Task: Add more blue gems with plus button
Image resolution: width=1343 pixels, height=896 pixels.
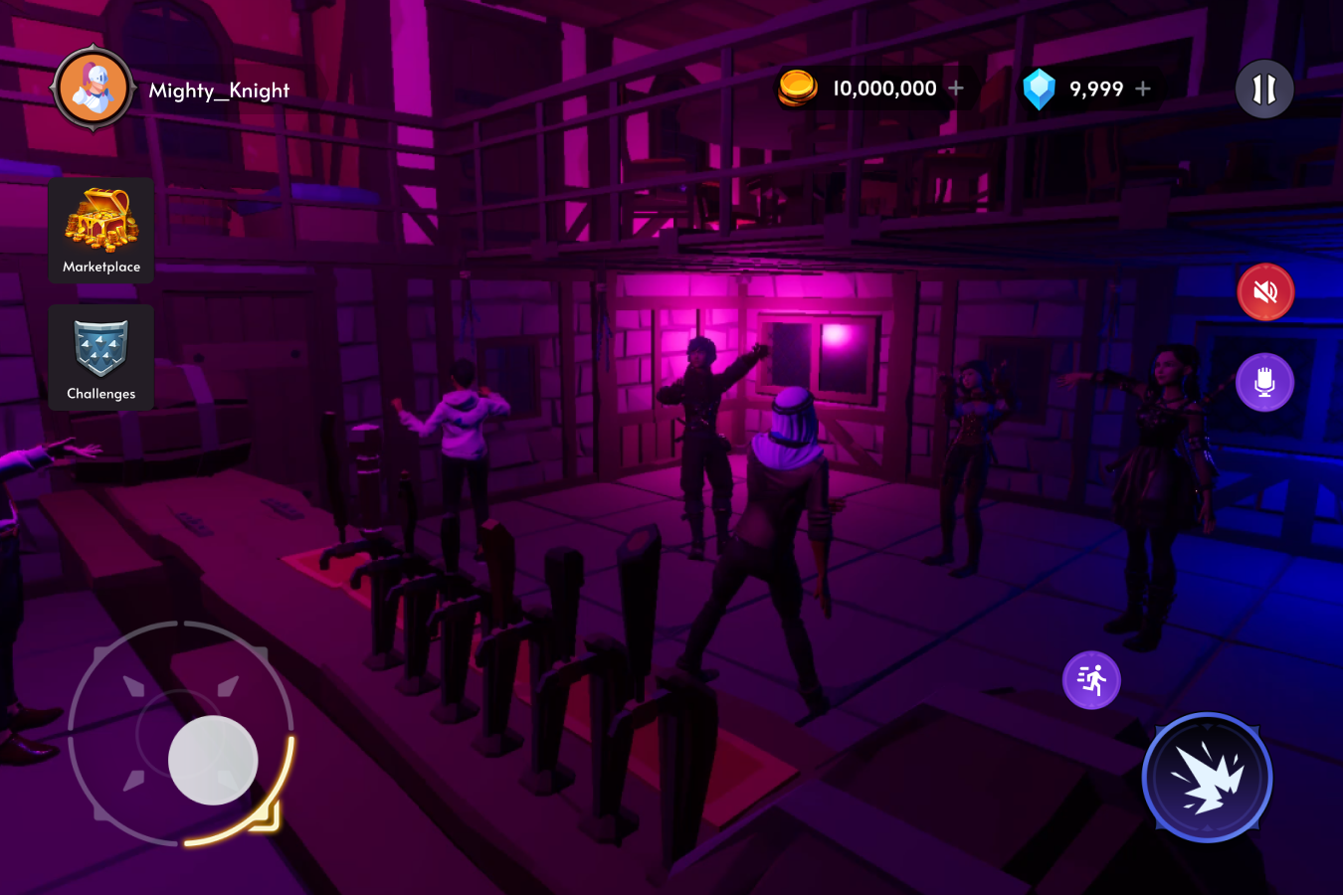Action: (x=1143, y=89)
